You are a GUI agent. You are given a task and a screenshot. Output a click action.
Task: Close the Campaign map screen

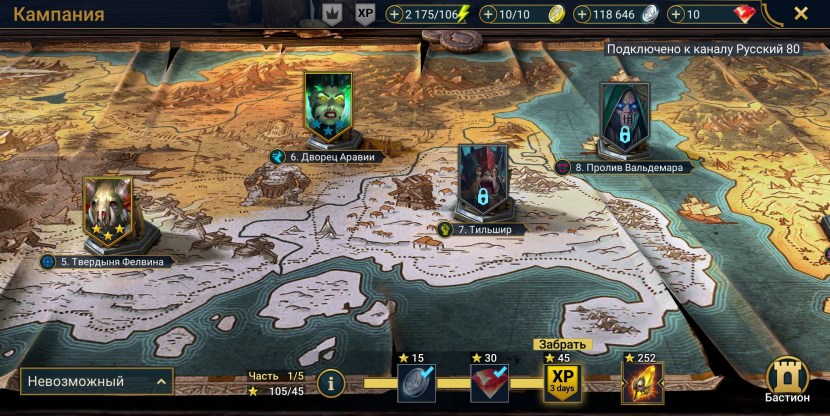click(800, 14)
